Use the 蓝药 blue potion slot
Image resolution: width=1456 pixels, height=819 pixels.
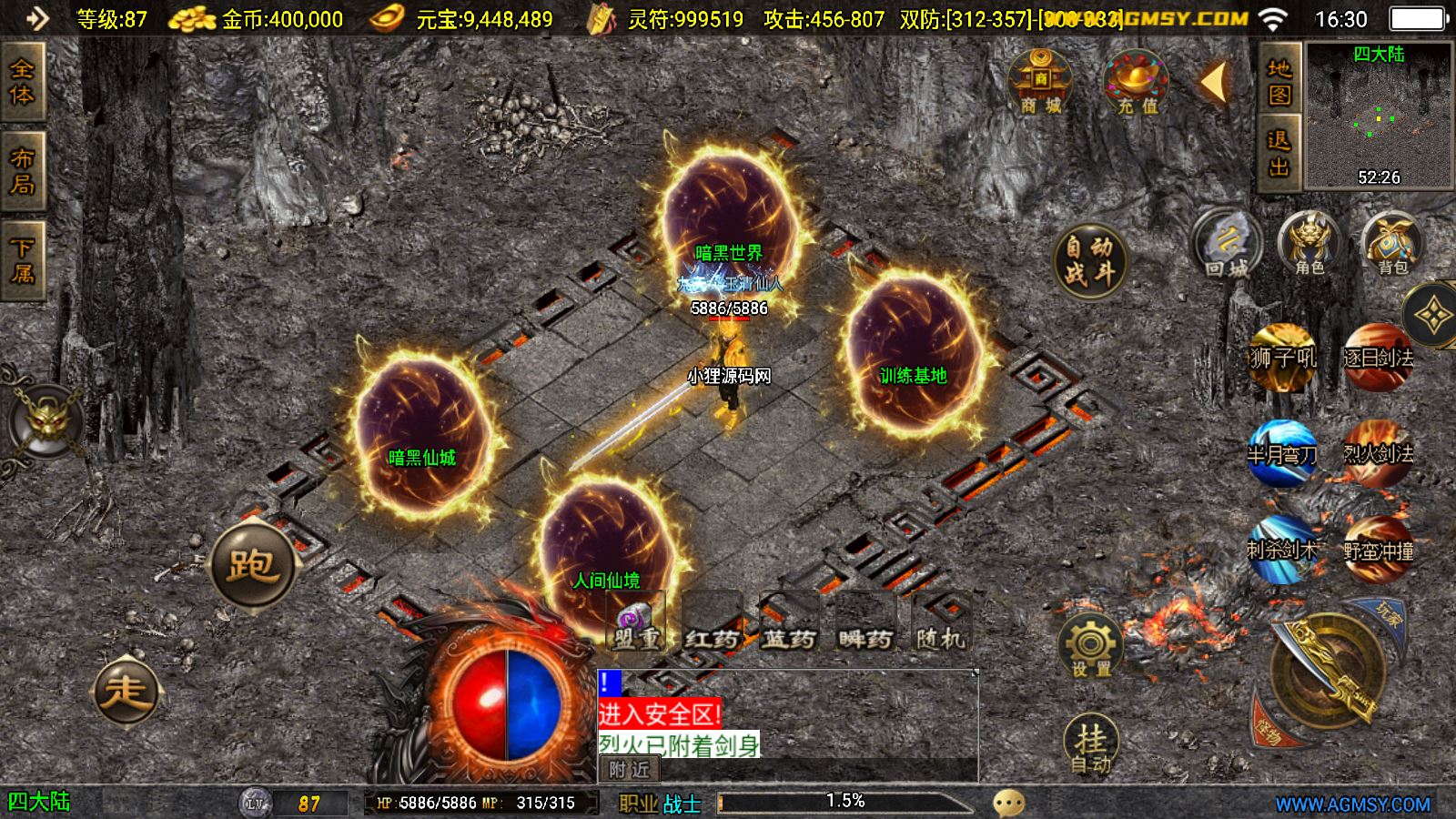point(788,623)
